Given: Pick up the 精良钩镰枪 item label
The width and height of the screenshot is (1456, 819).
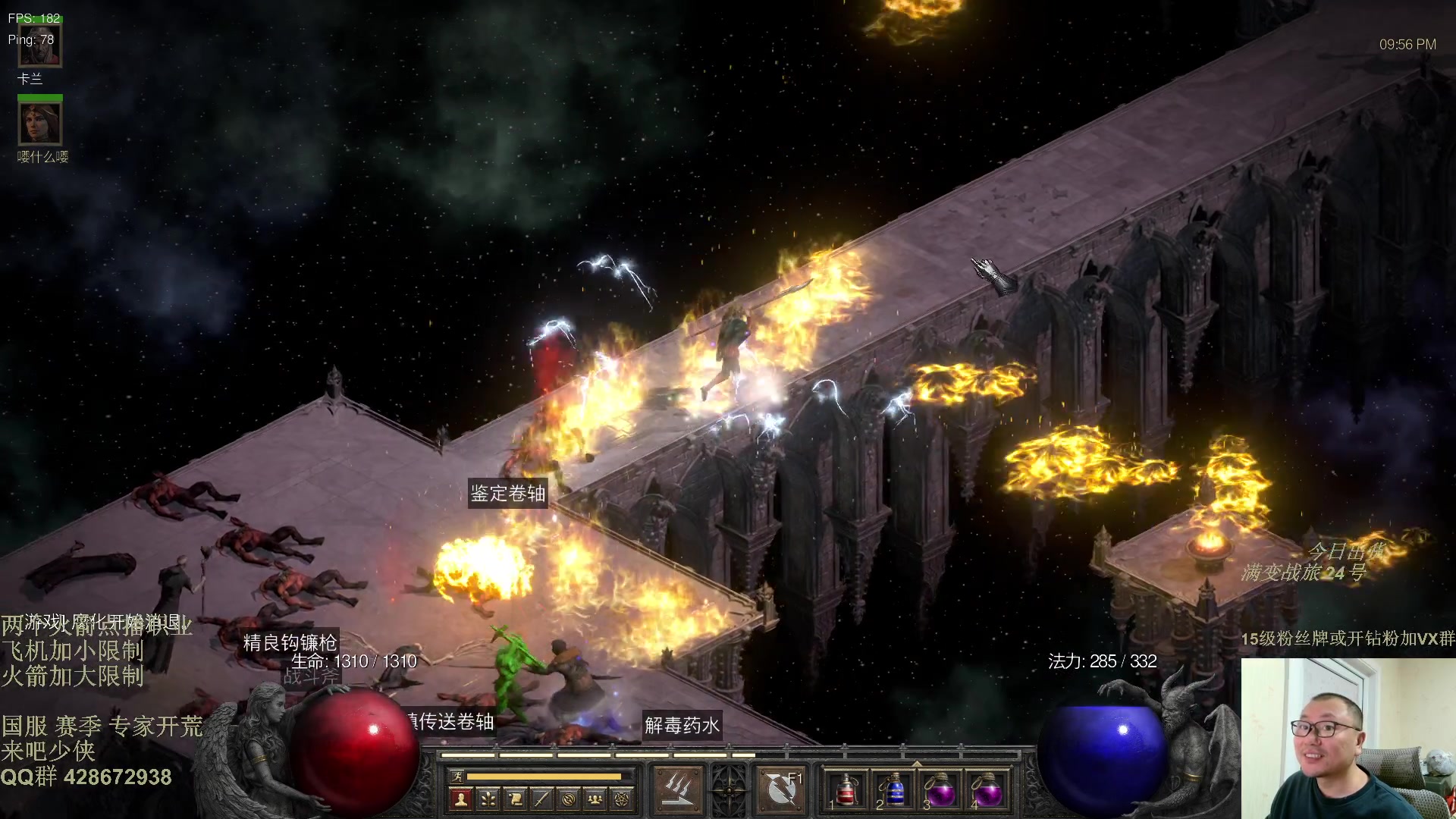Looking at the screenshot, I should click(290, 643).
